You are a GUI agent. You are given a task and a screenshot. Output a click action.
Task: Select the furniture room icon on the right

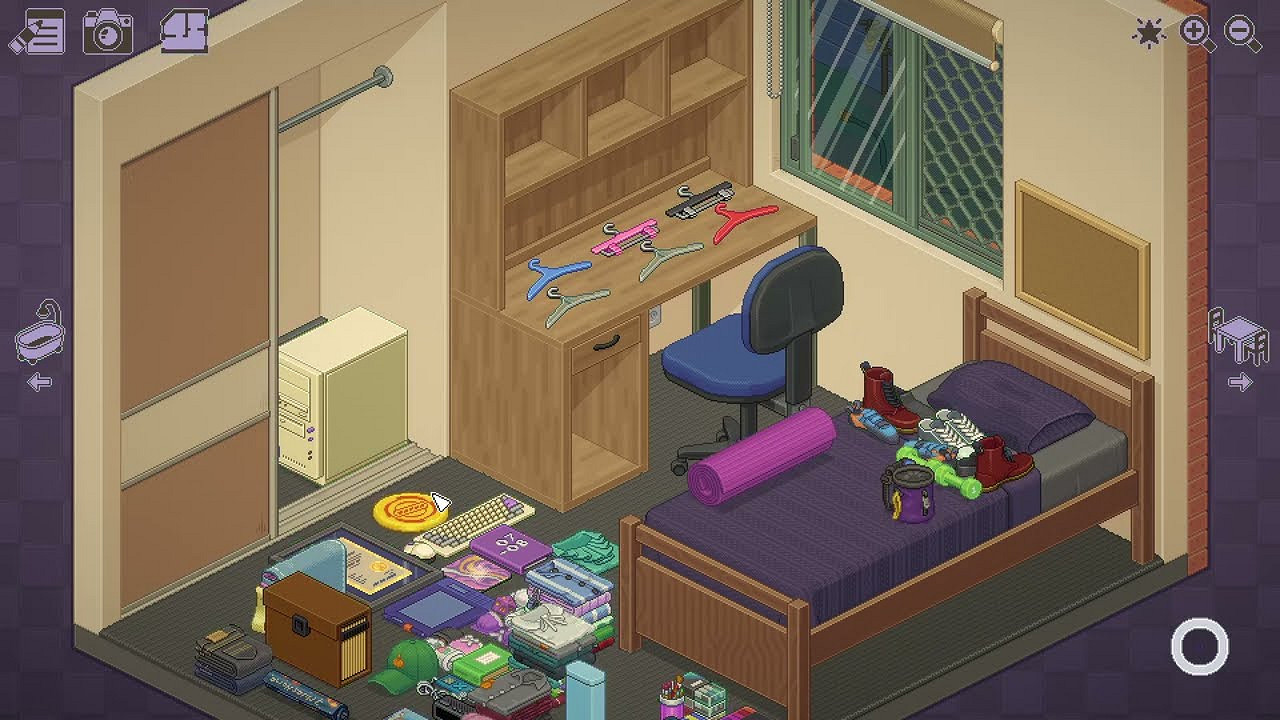(x=1238, y=334)
